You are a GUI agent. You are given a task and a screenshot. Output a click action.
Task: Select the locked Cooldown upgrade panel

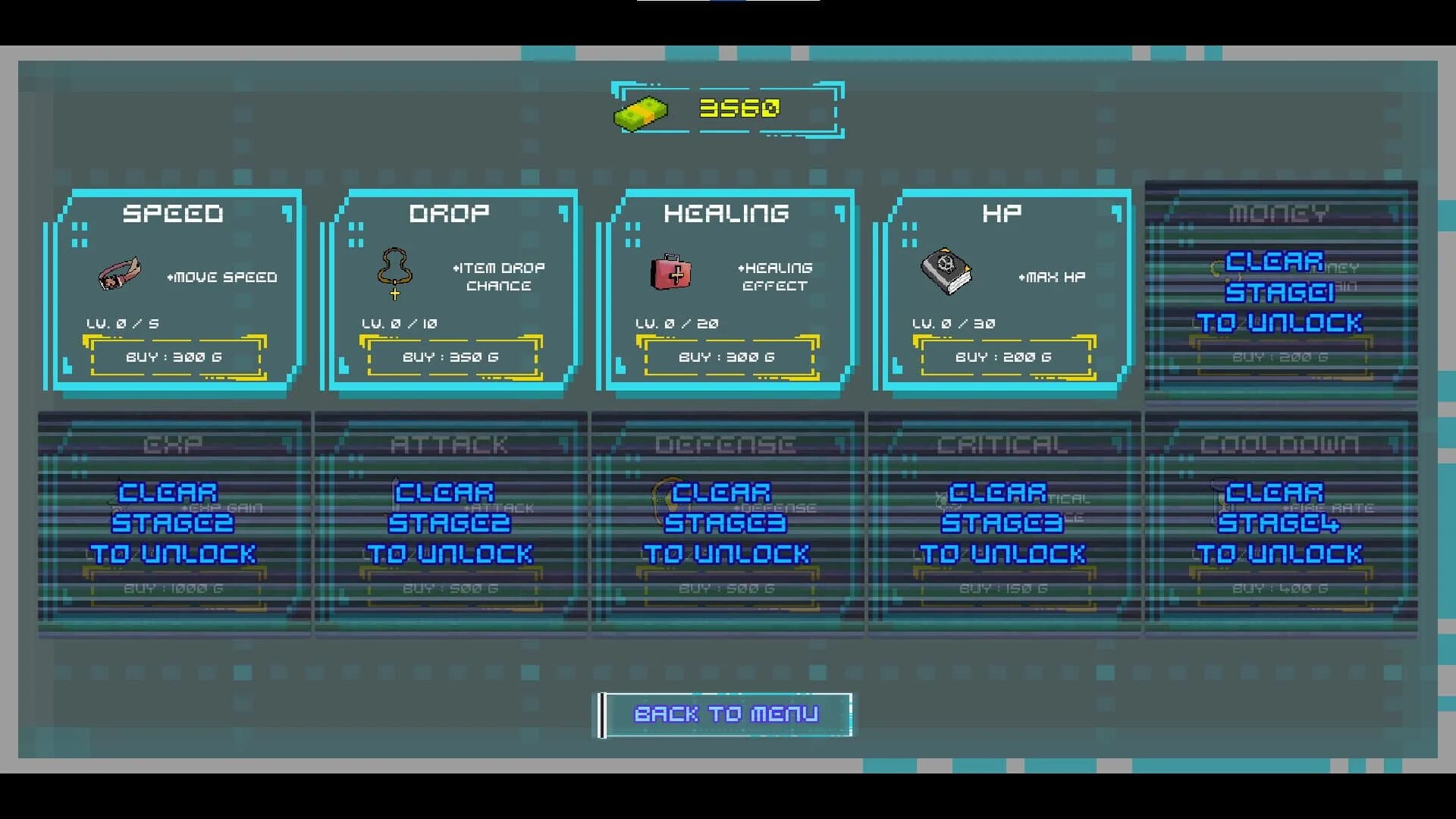[1280, 523]
